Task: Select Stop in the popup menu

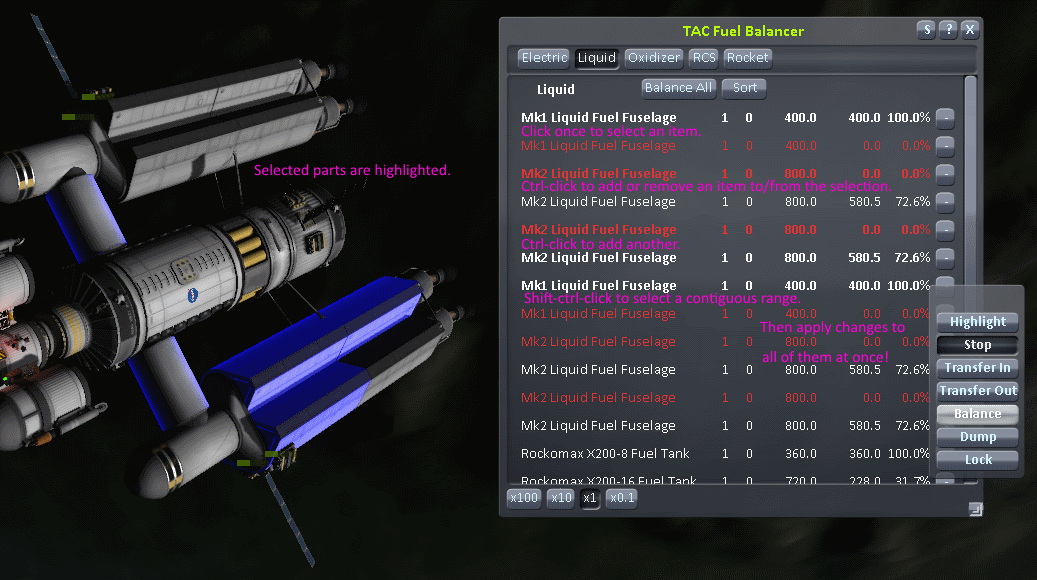Action: 978,345
